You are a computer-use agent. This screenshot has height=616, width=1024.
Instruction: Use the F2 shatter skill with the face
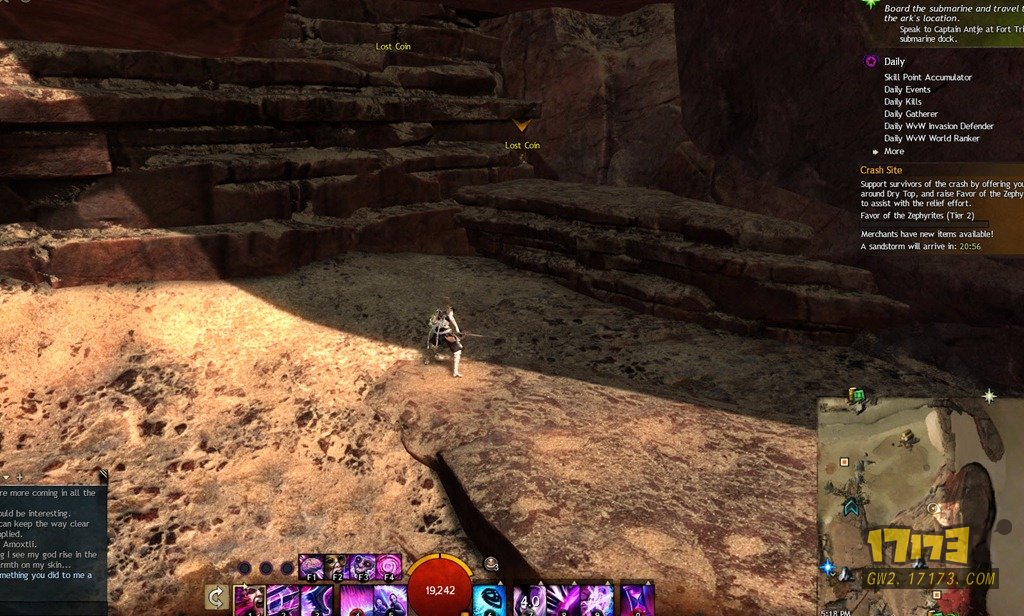coord(336,567)
